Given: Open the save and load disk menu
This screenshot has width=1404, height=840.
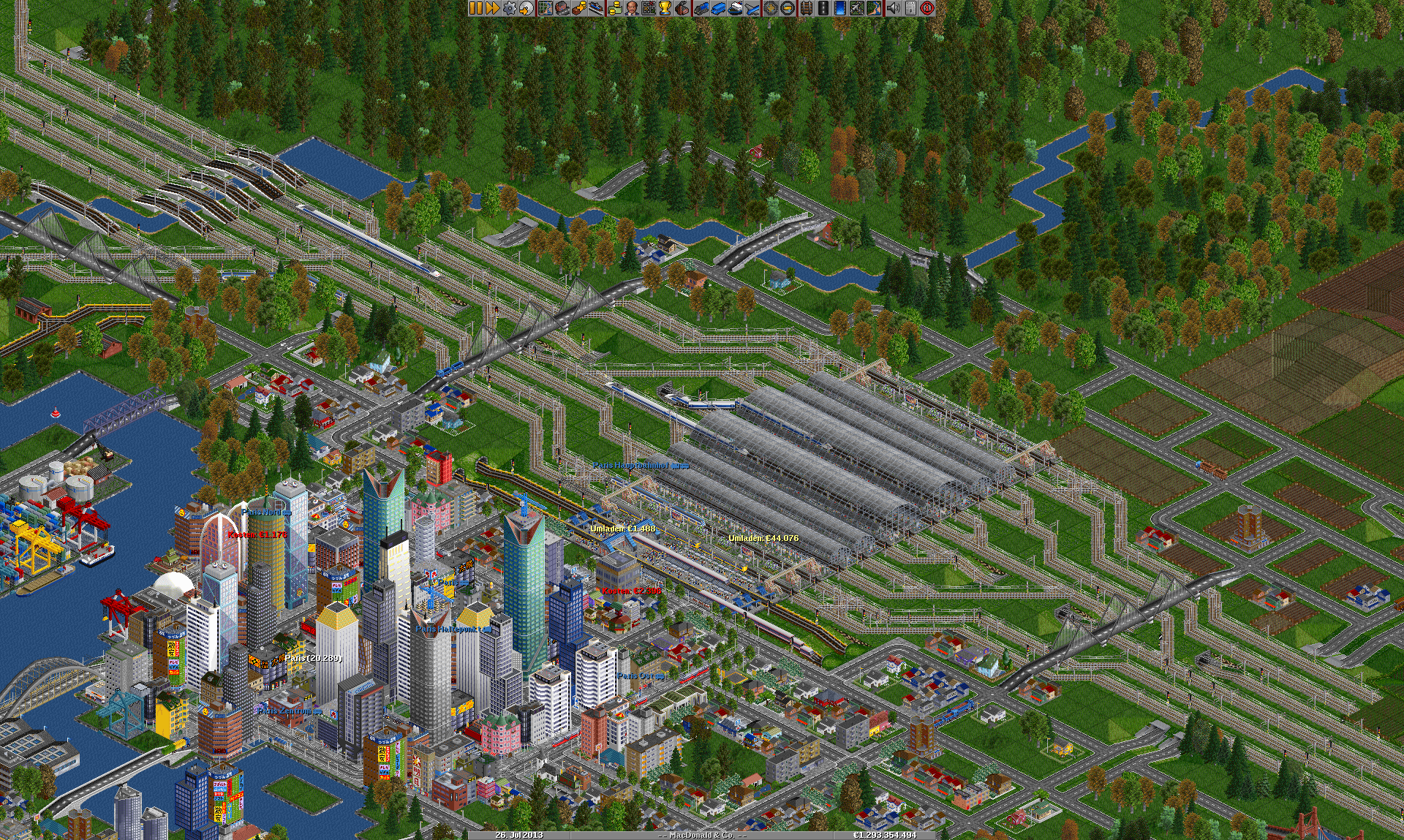Looking at the screenshot, I should coord(526,8).
